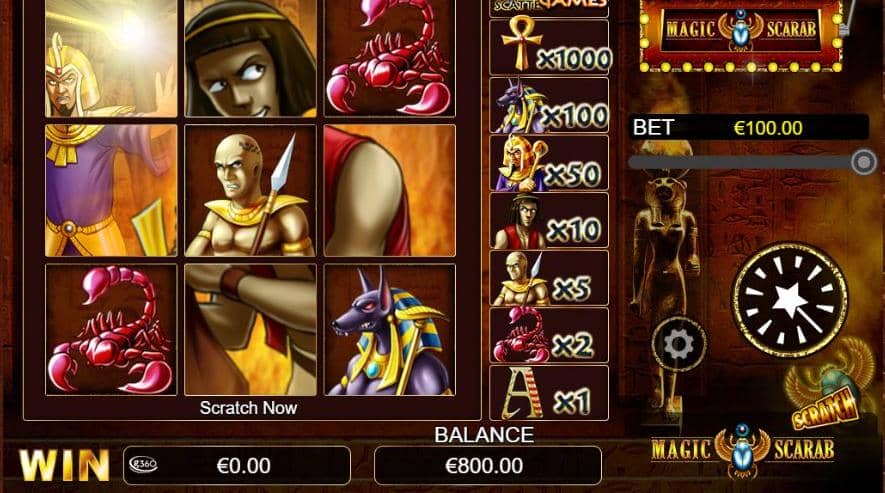Select the dark-haired smiling man tile
This screenshot has width=885, height=493.
[x=250, y=58]
